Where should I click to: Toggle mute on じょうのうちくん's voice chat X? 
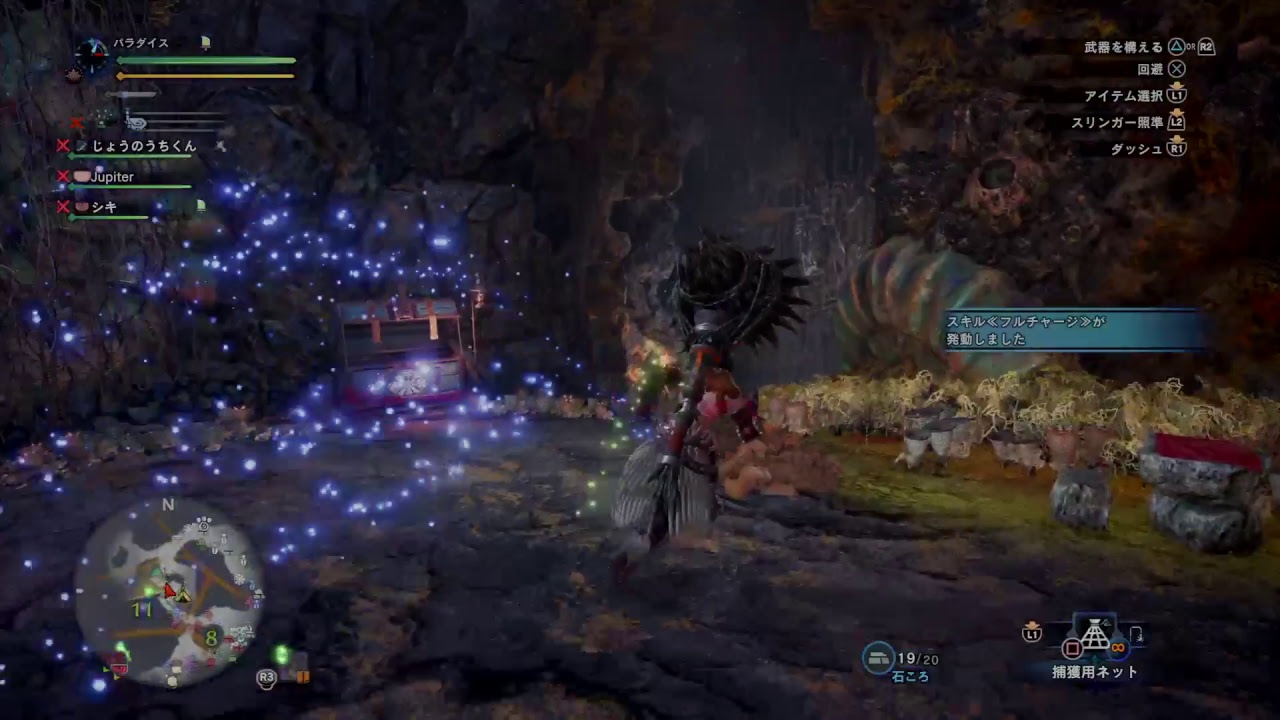coord(63,147)
